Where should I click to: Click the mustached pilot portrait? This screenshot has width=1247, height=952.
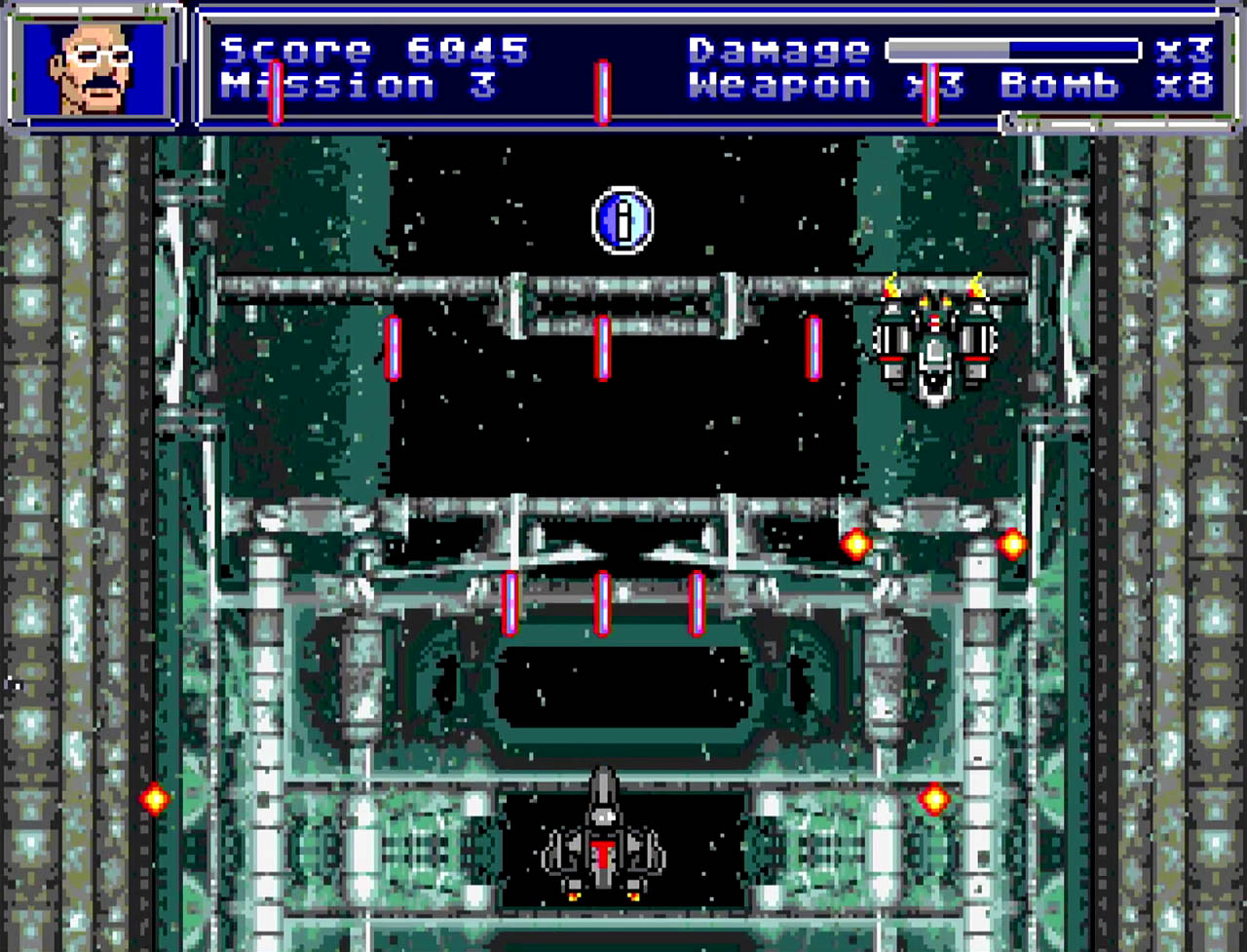pyautogui.click(x=94, y=66)
